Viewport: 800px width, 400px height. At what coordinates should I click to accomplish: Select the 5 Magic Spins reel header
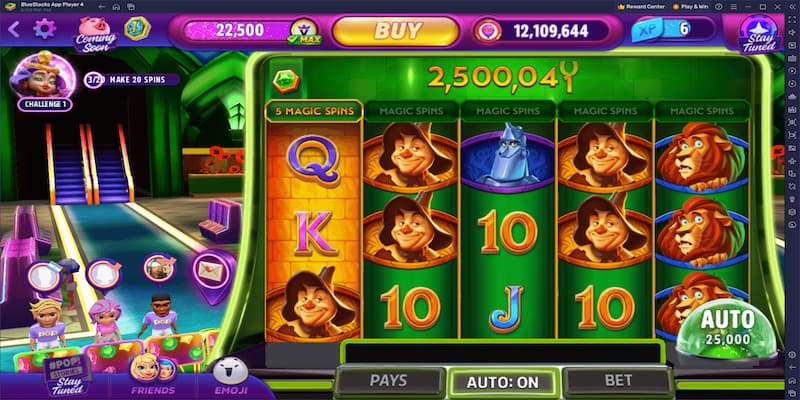313,111
